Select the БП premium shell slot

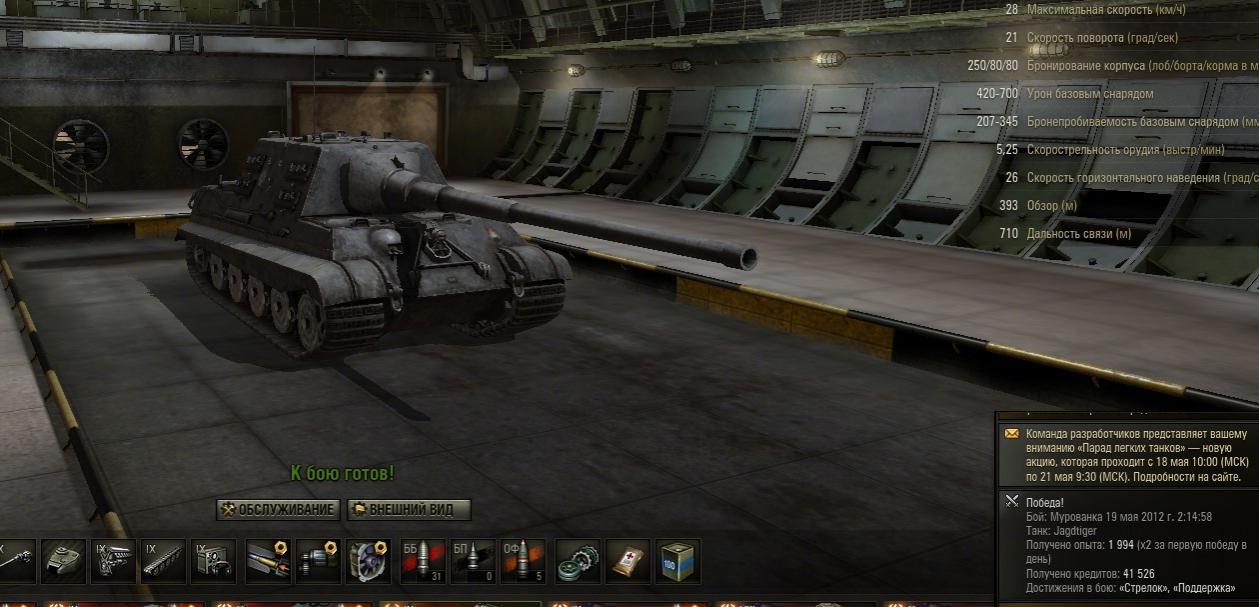473,561
